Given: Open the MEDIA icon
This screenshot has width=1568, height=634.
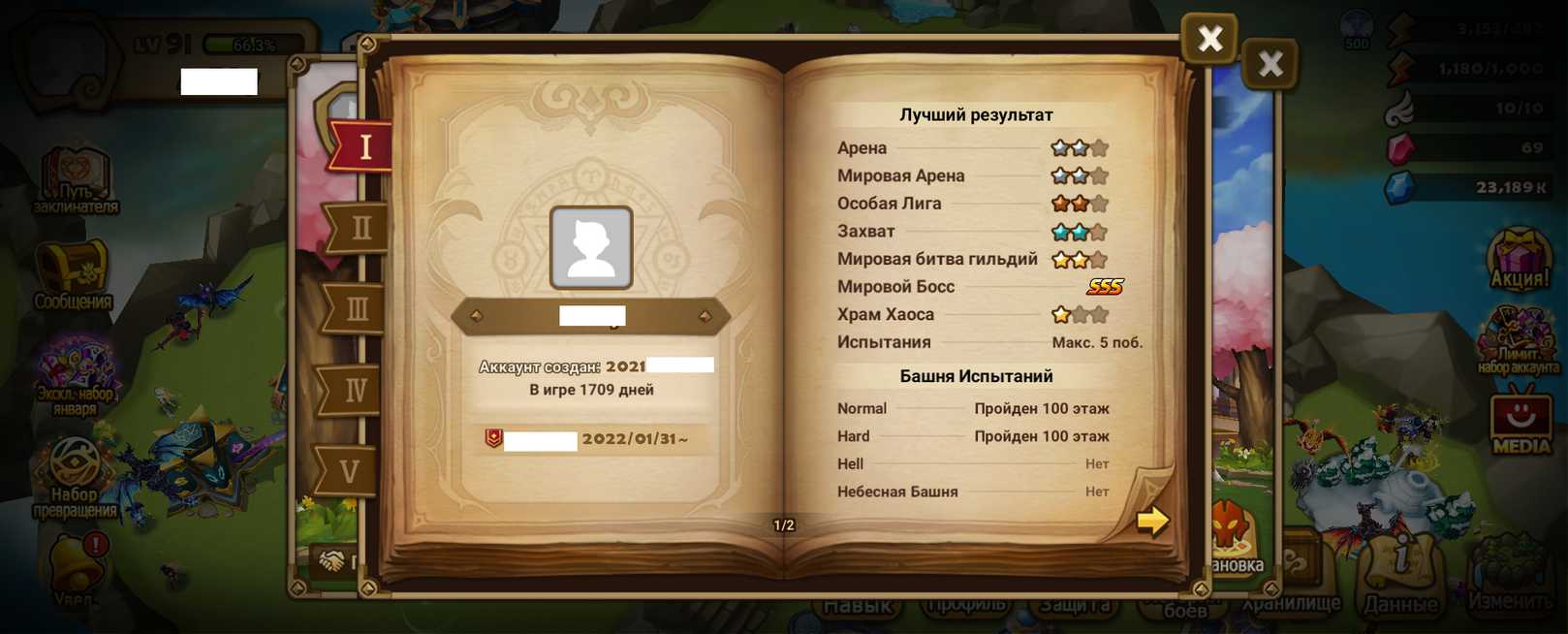Looking at the screenshot, I should click(1520, 422).
